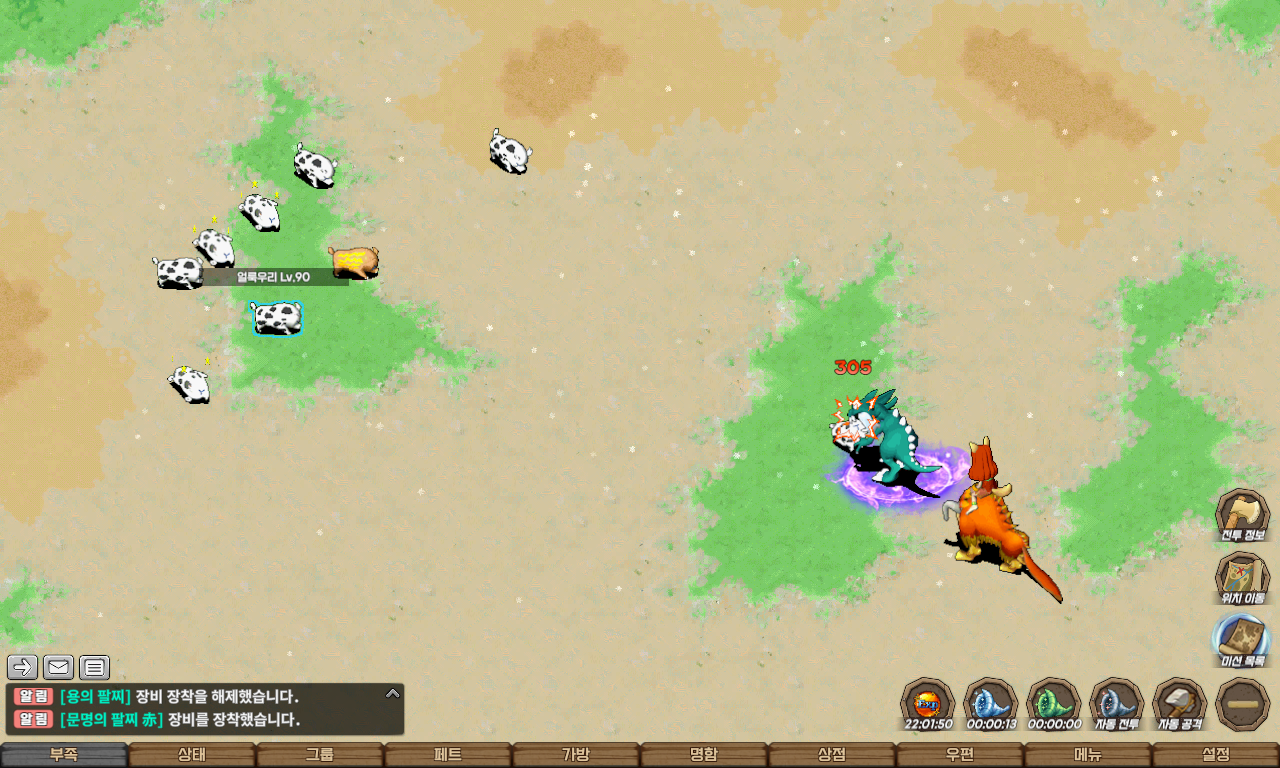This screenshot has height=768, width=1280.
Task: Select the 그룹 (group) menu button
Action: click(320, 755)
